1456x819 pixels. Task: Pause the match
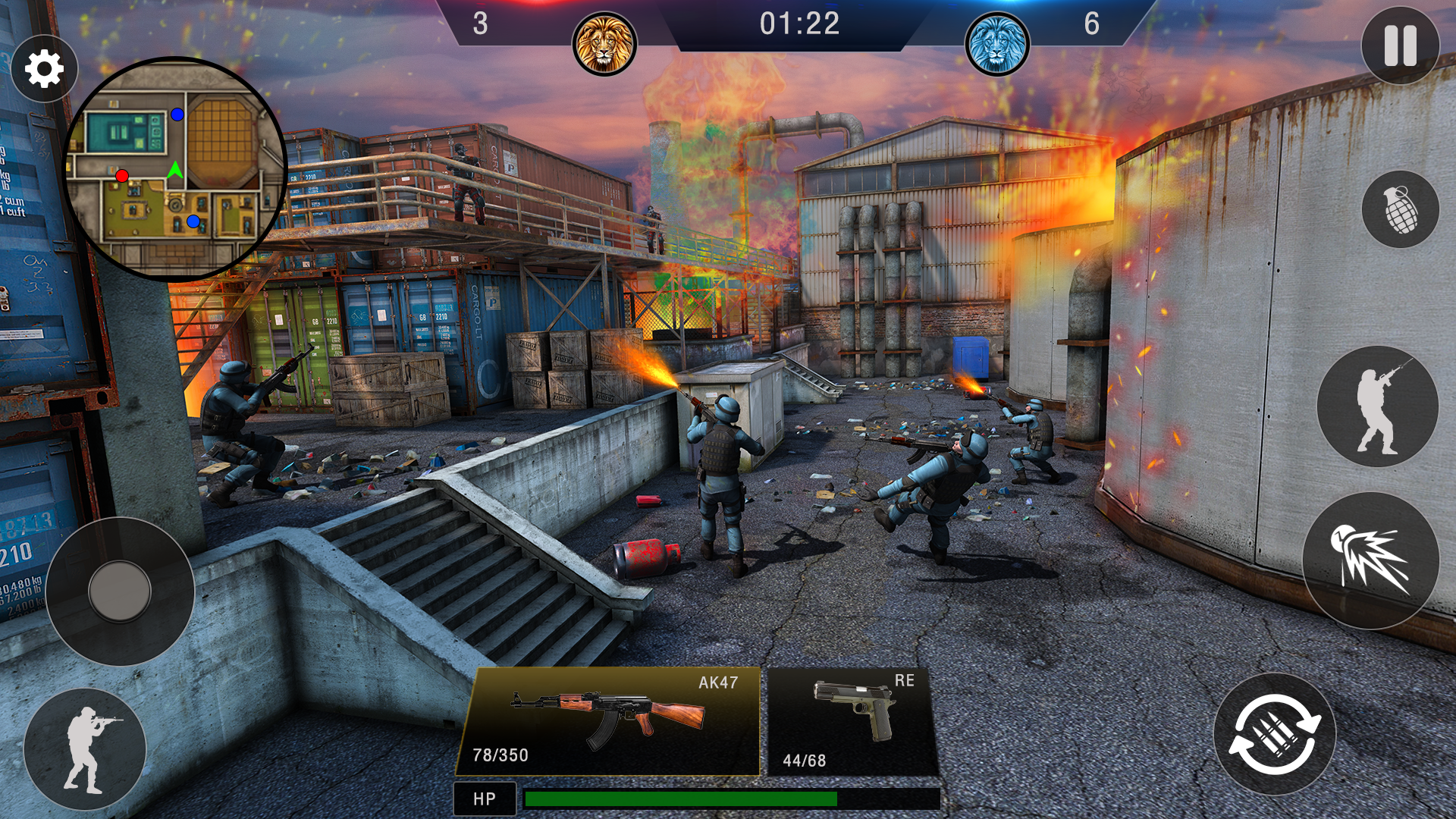[1400, 45]
